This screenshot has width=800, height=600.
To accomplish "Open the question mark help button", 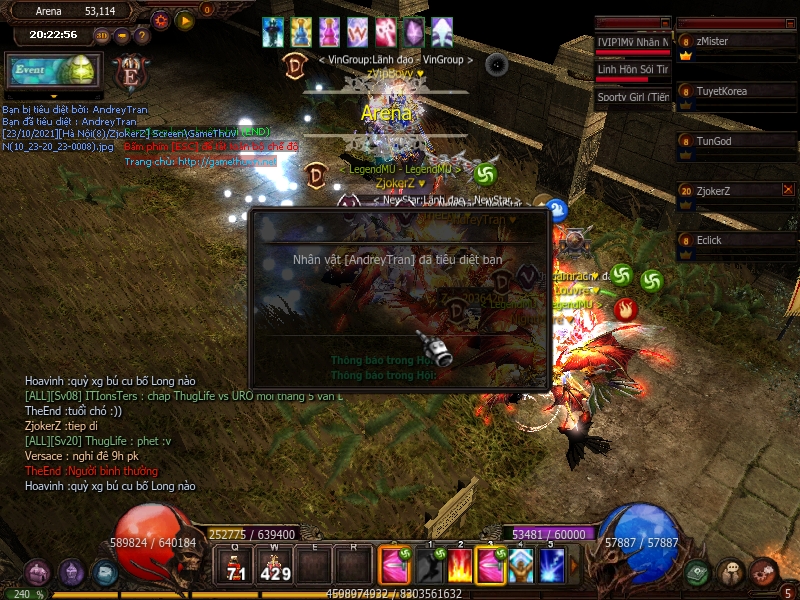I will coord(142,36).
